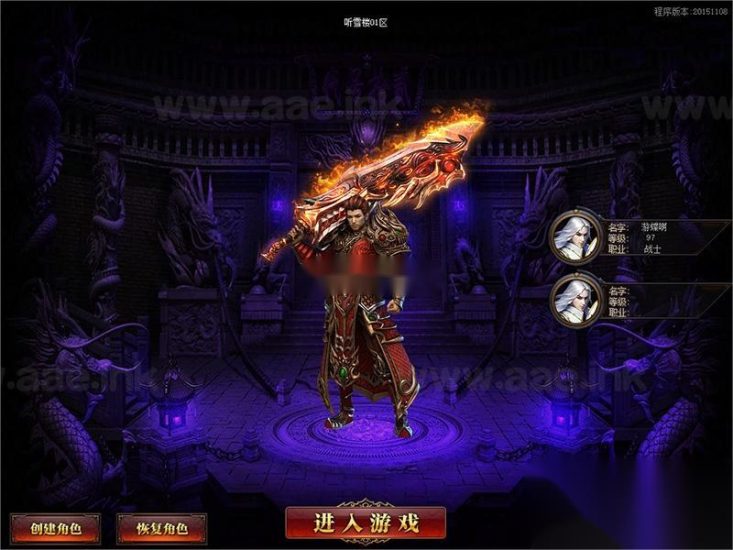Choose the 恢复角色 restore character button
This screenshot has height=550, width=733.
pyautogui.click(x=161, y=527)
